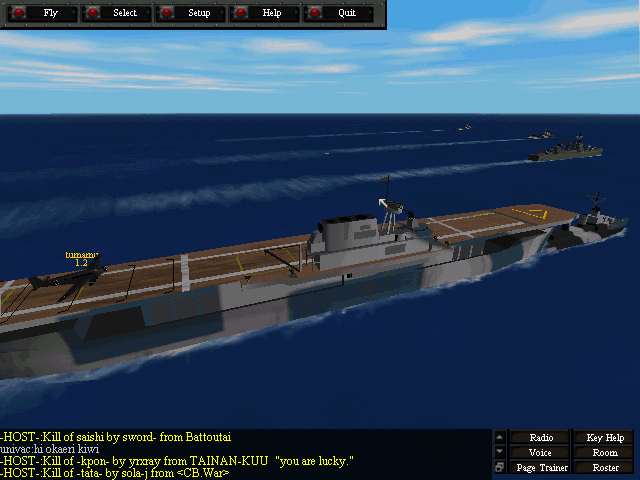Show the player Roster

click(605, 468)
